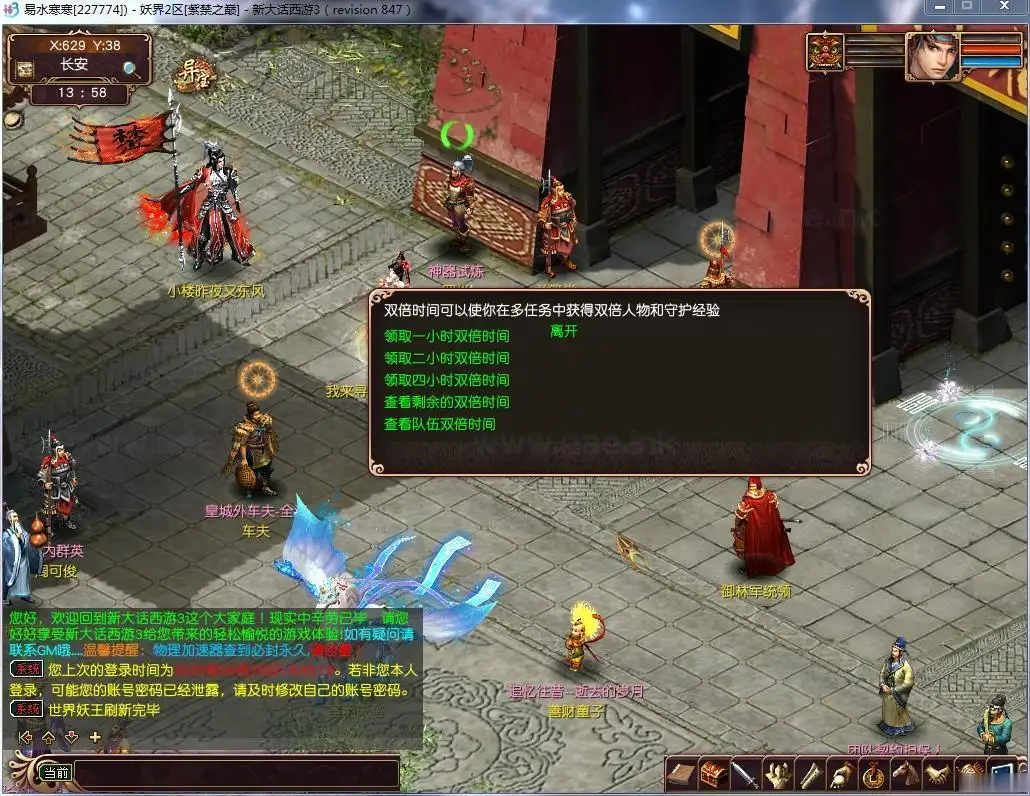Pick the 领取四小时双倍时间 option
This screenshot has width=1030, height=796.
click(446, 380)
